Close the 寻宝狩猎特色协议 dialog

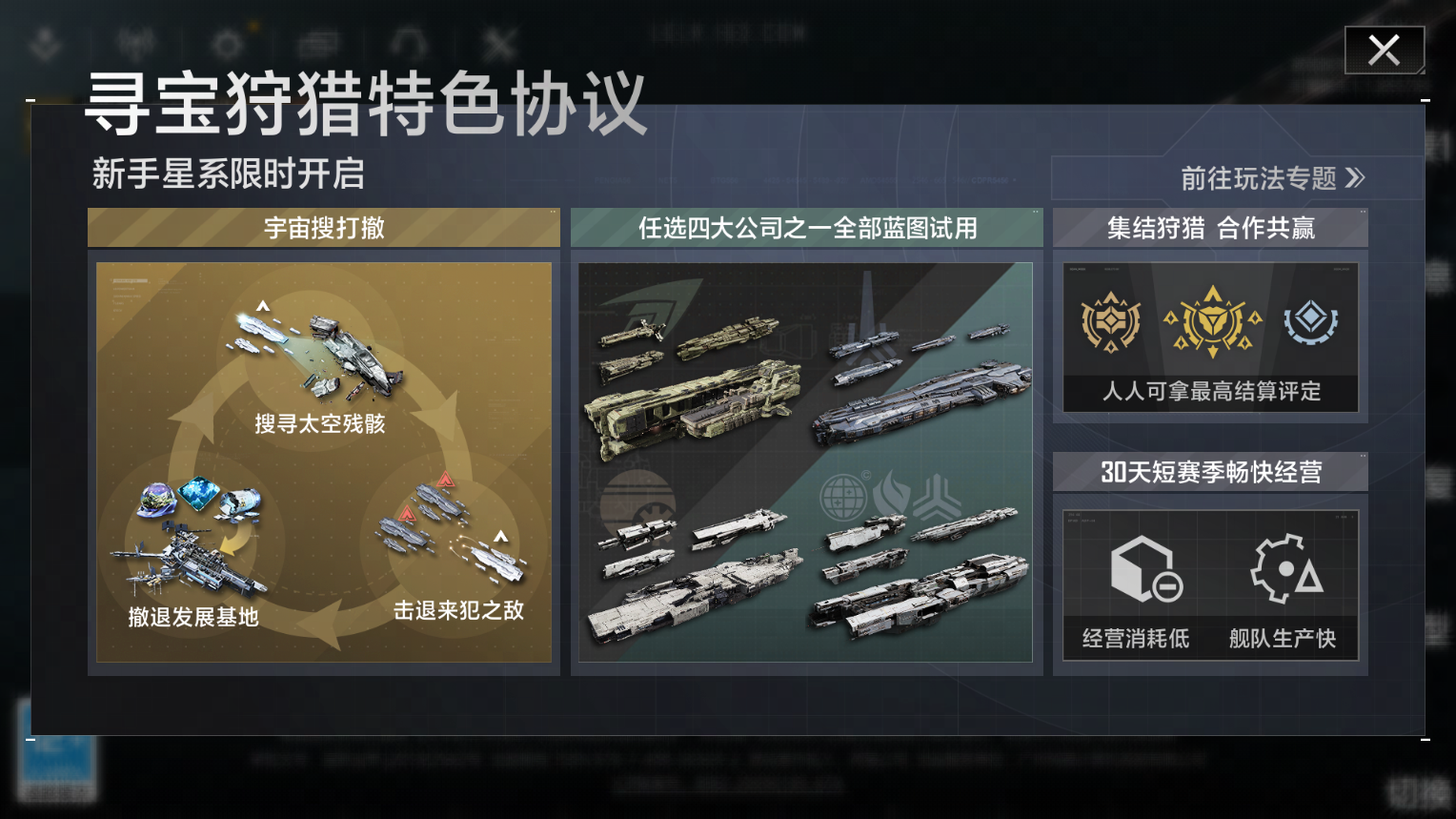pyautogui.click(x=1384, y=50)
